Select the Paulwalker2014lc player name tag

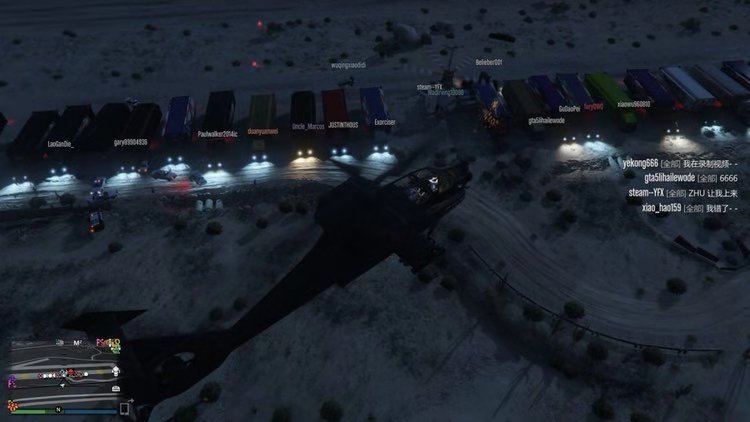point(217,132)
